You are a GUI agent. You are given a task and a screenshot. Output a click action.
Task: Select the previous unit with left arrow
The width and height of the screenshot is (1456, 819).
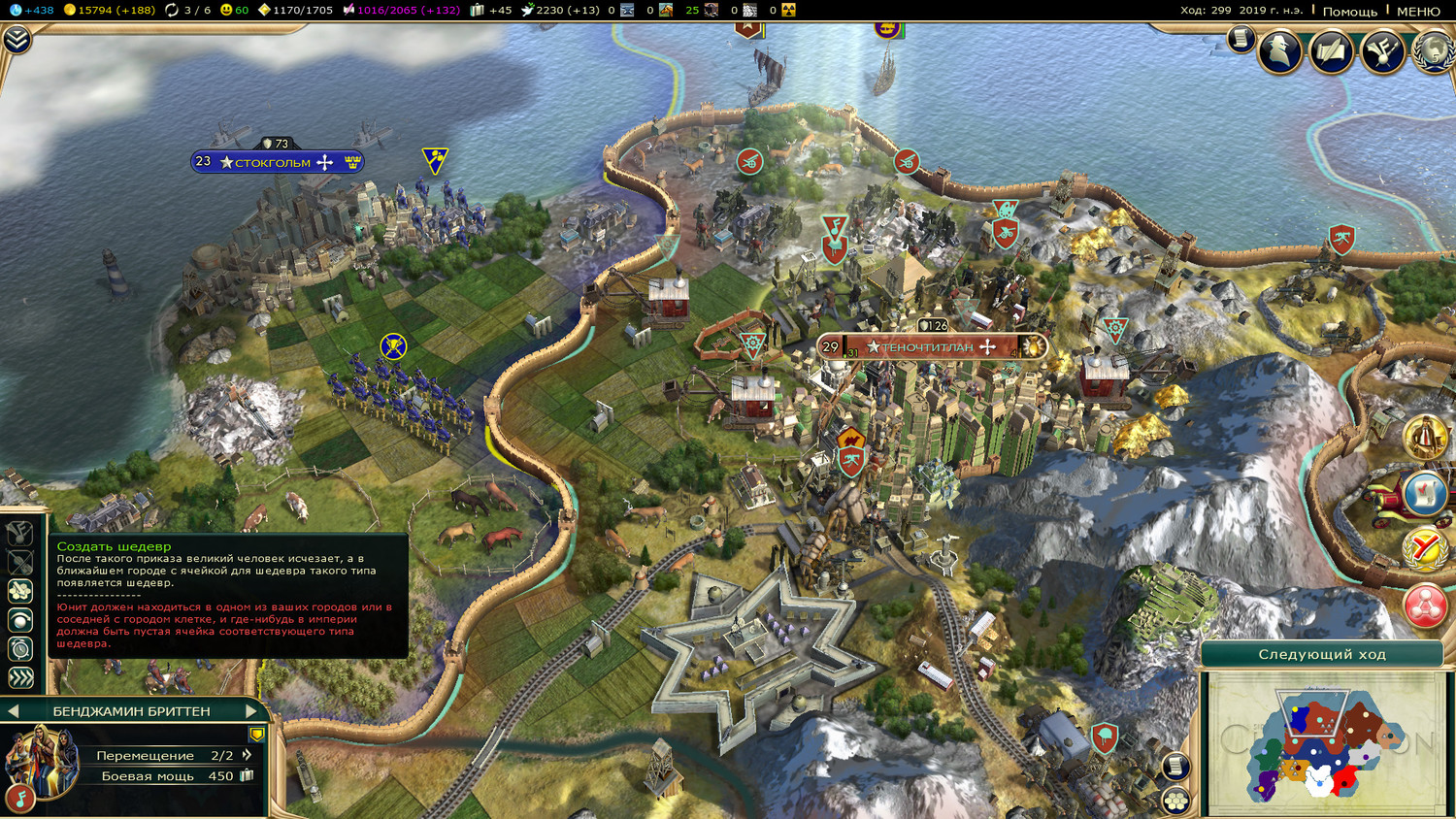(x=14, y=711)
